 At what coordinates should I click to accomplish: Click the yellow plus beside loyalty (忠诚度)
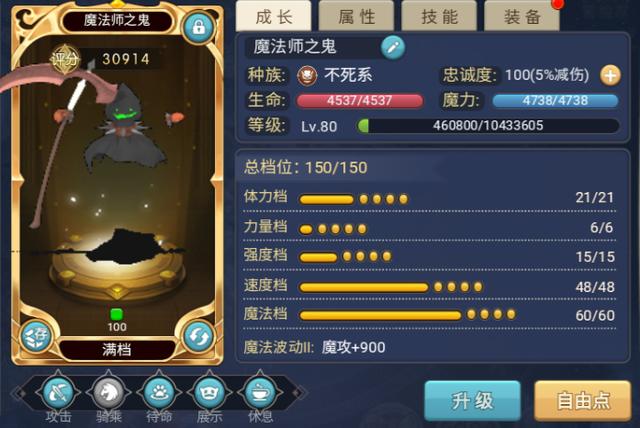coord(610,75)
